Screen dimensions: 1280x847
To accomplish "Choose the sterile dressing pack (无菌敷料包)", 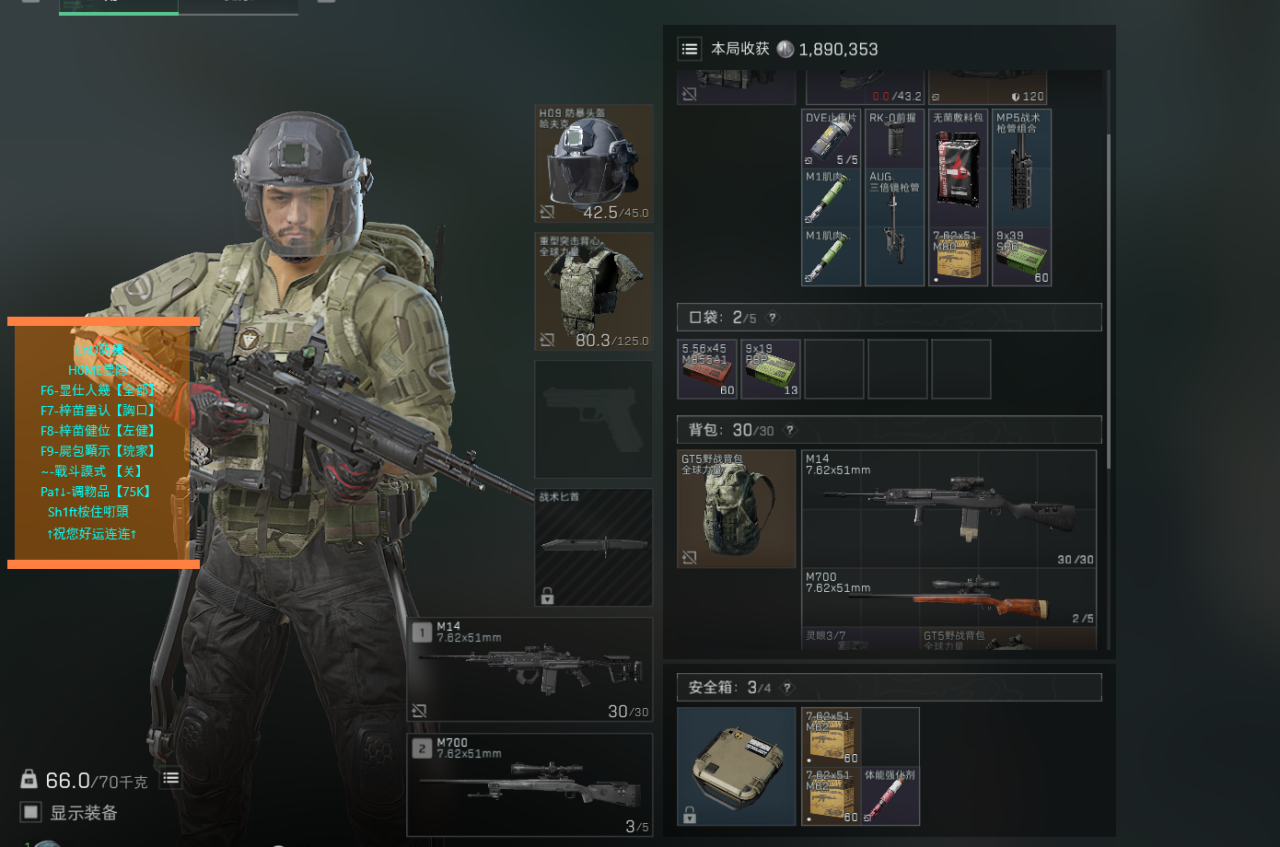I will tap(958, 167).
